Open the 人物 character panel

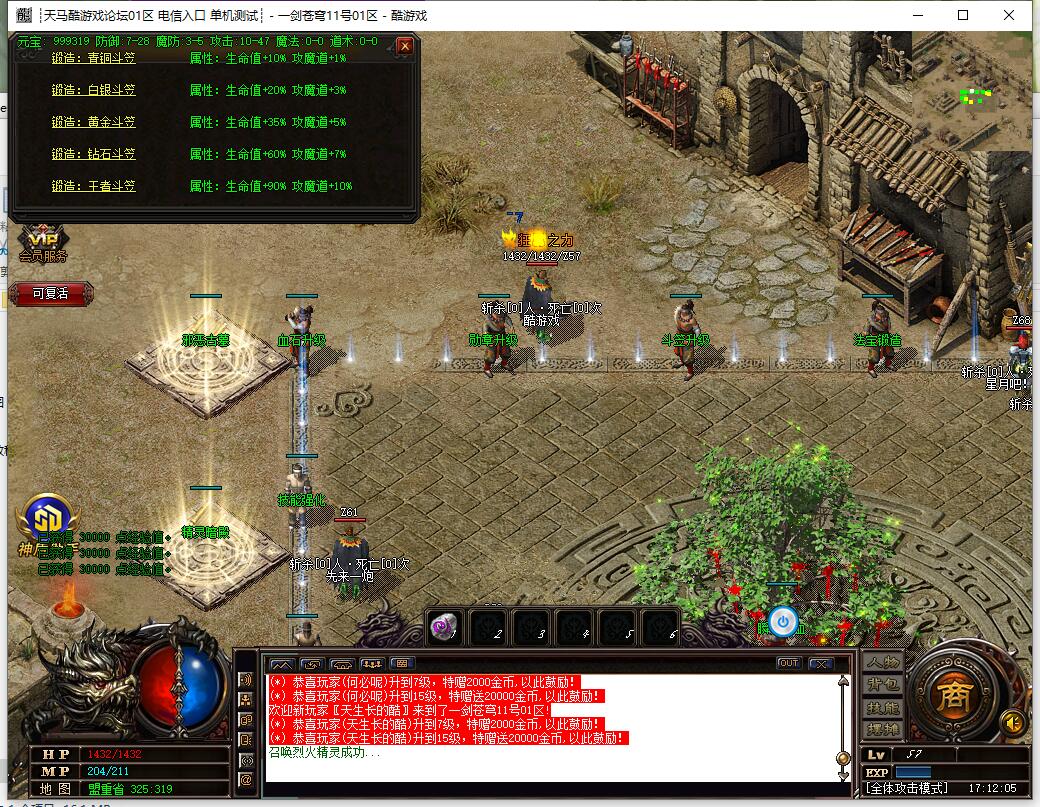(883, 663)
